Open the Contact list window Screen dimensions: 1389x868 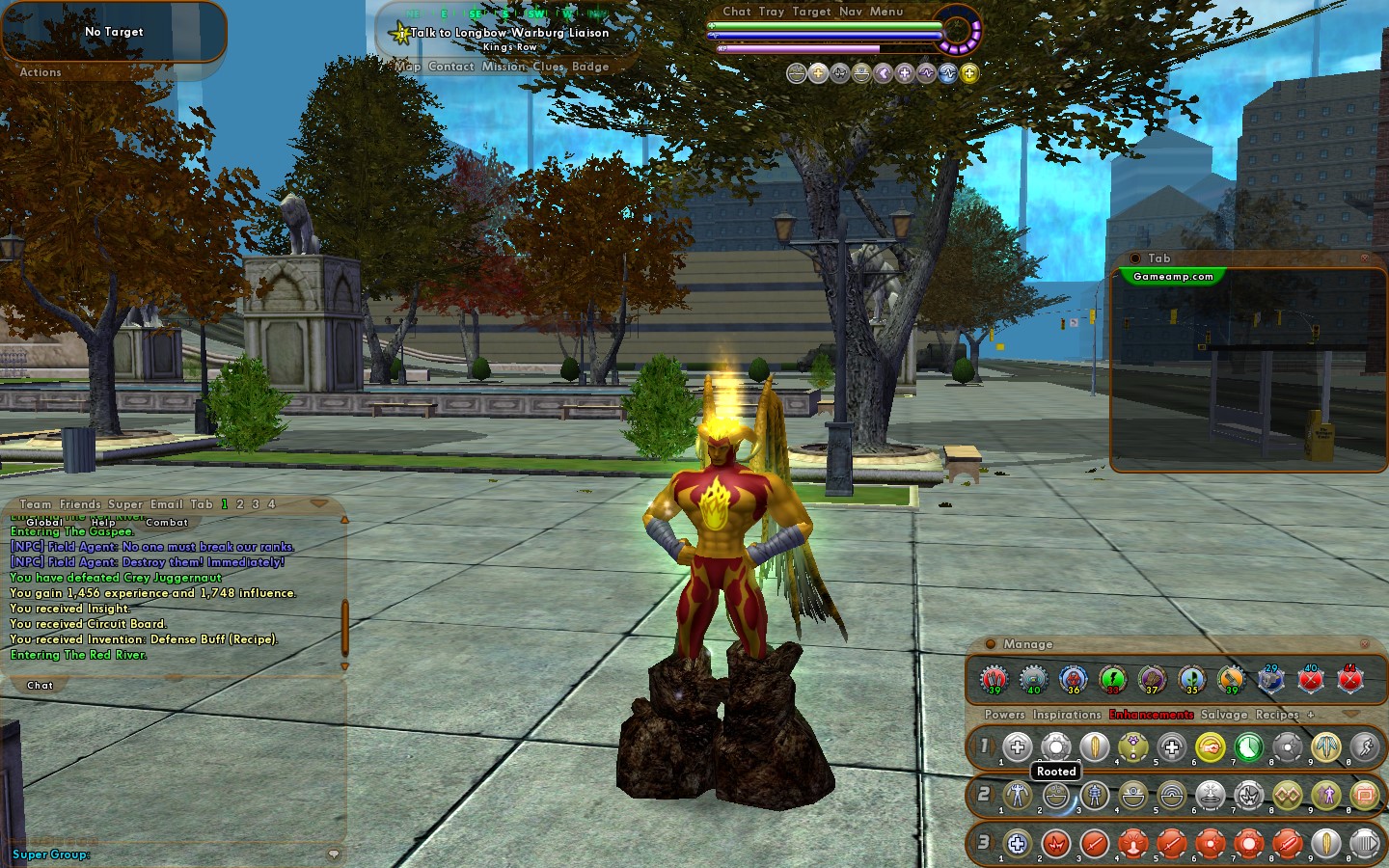(450, 67)
